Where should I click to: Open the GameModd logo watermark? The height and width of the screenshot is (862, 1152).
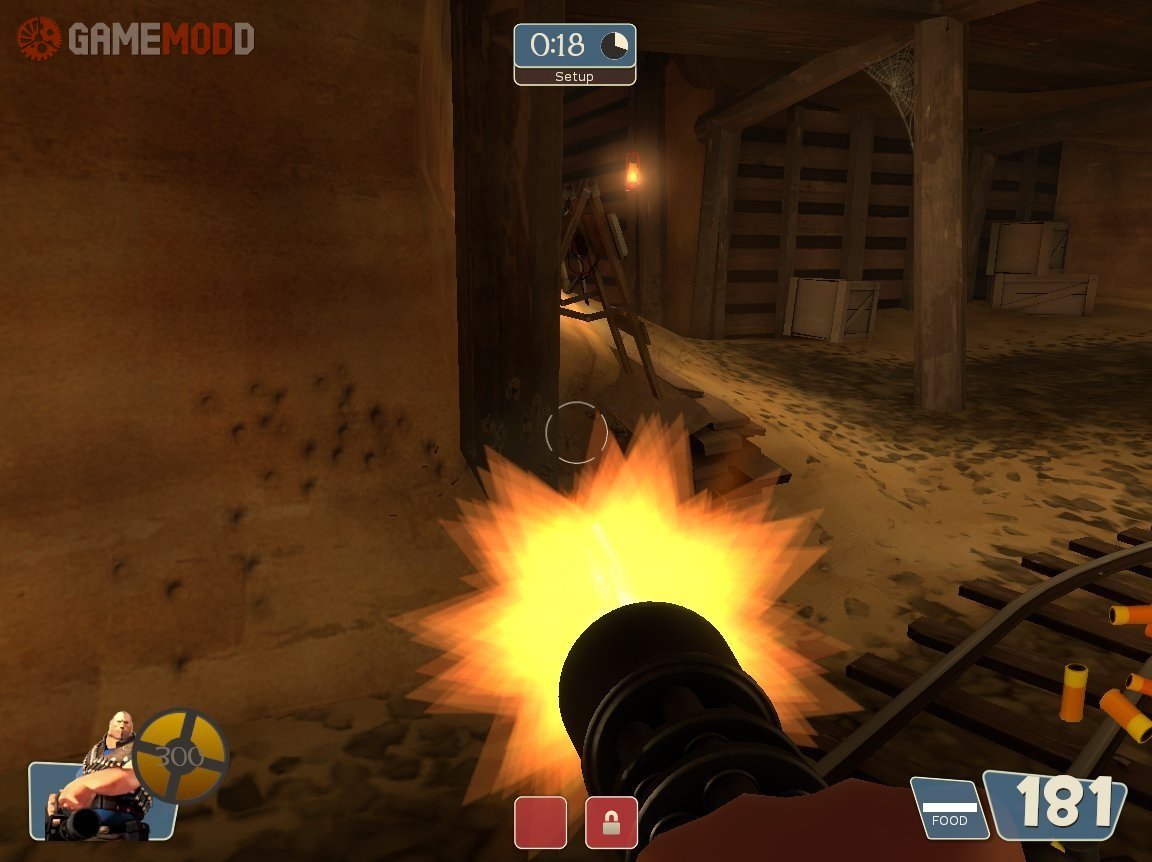pos(135,39)
